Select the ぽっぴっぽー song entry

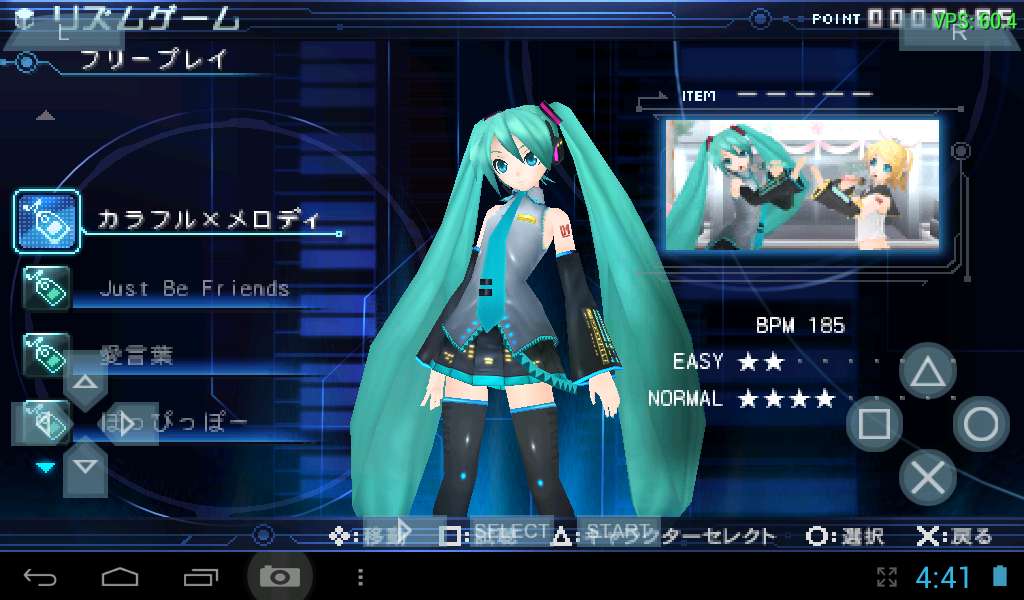[174, 423]
